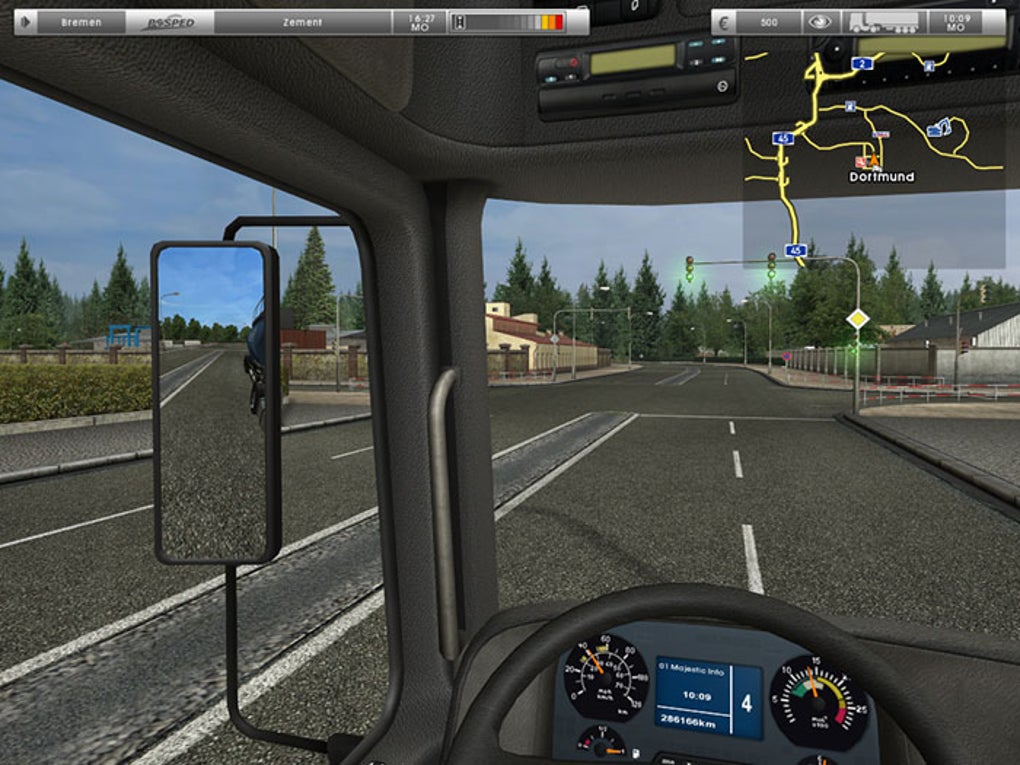This screenshot has width=1020, height=765.
Task: Click the truck and trailer status icon
Action: point(883,22)
